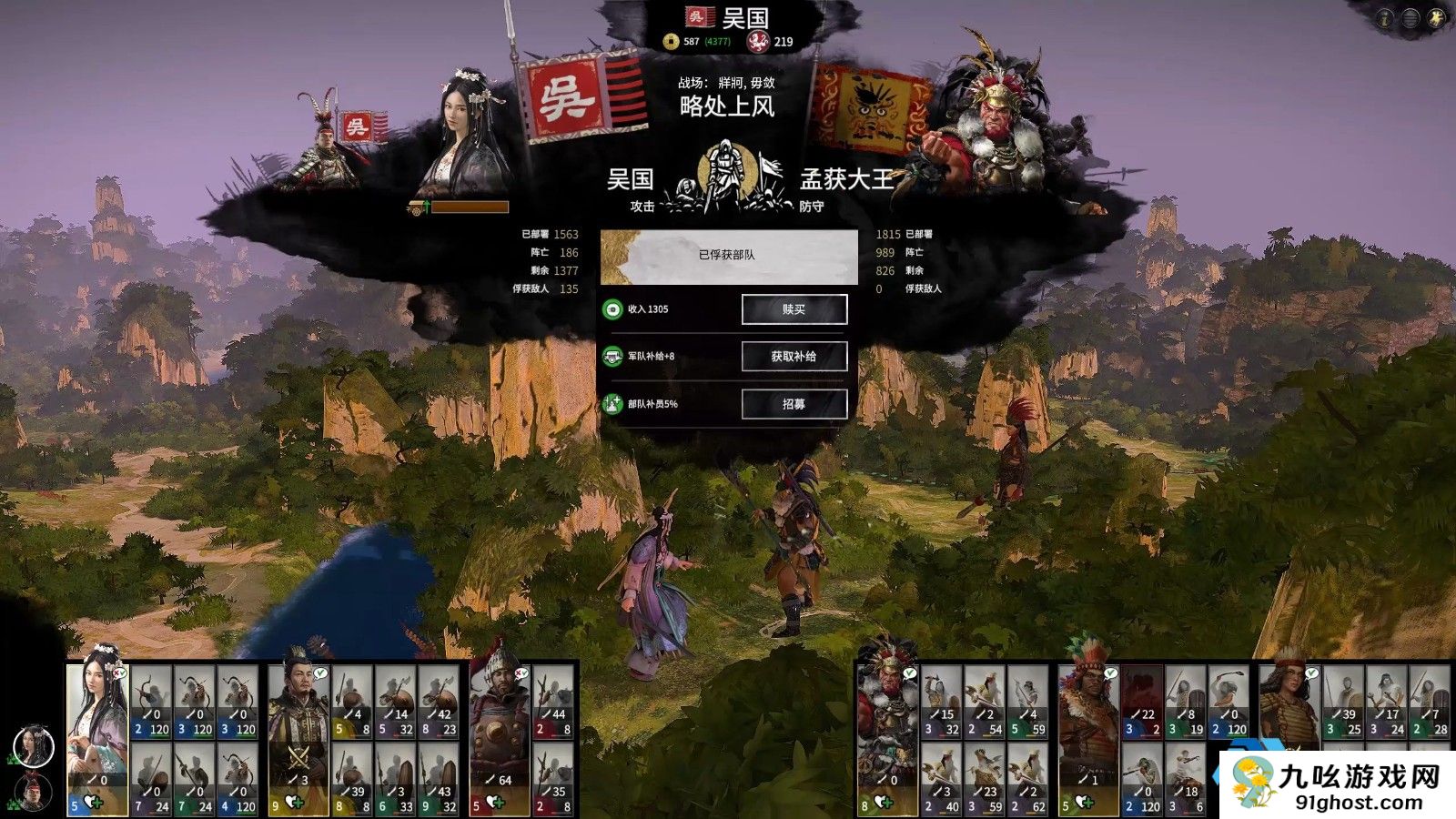
Task: Toggle the green checkmark on the Nanman chieftain's card
Action: pos(1110,672)
